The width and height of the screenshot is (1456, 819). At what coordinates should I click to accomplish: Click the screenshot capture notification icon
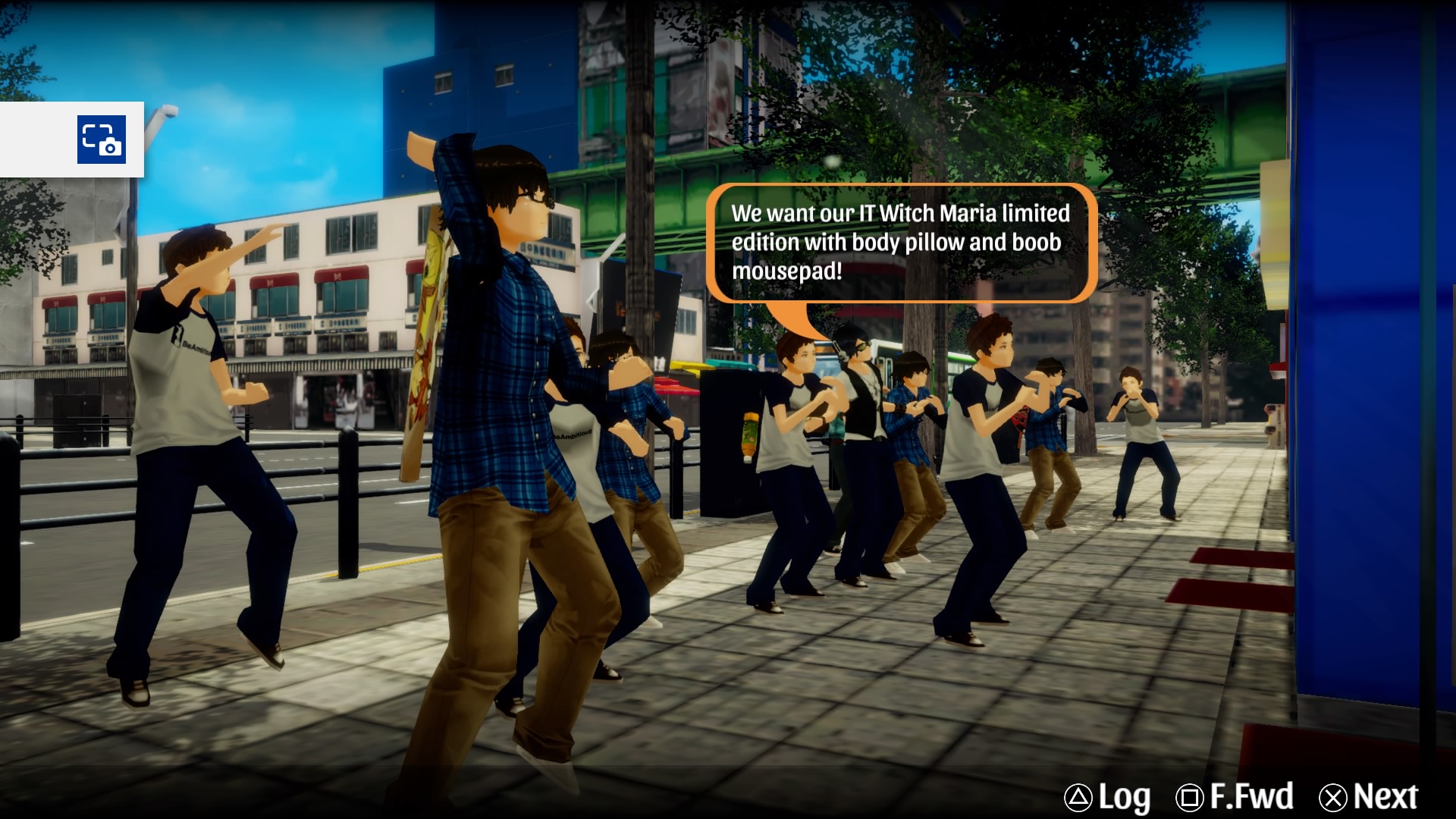(102, 140)
